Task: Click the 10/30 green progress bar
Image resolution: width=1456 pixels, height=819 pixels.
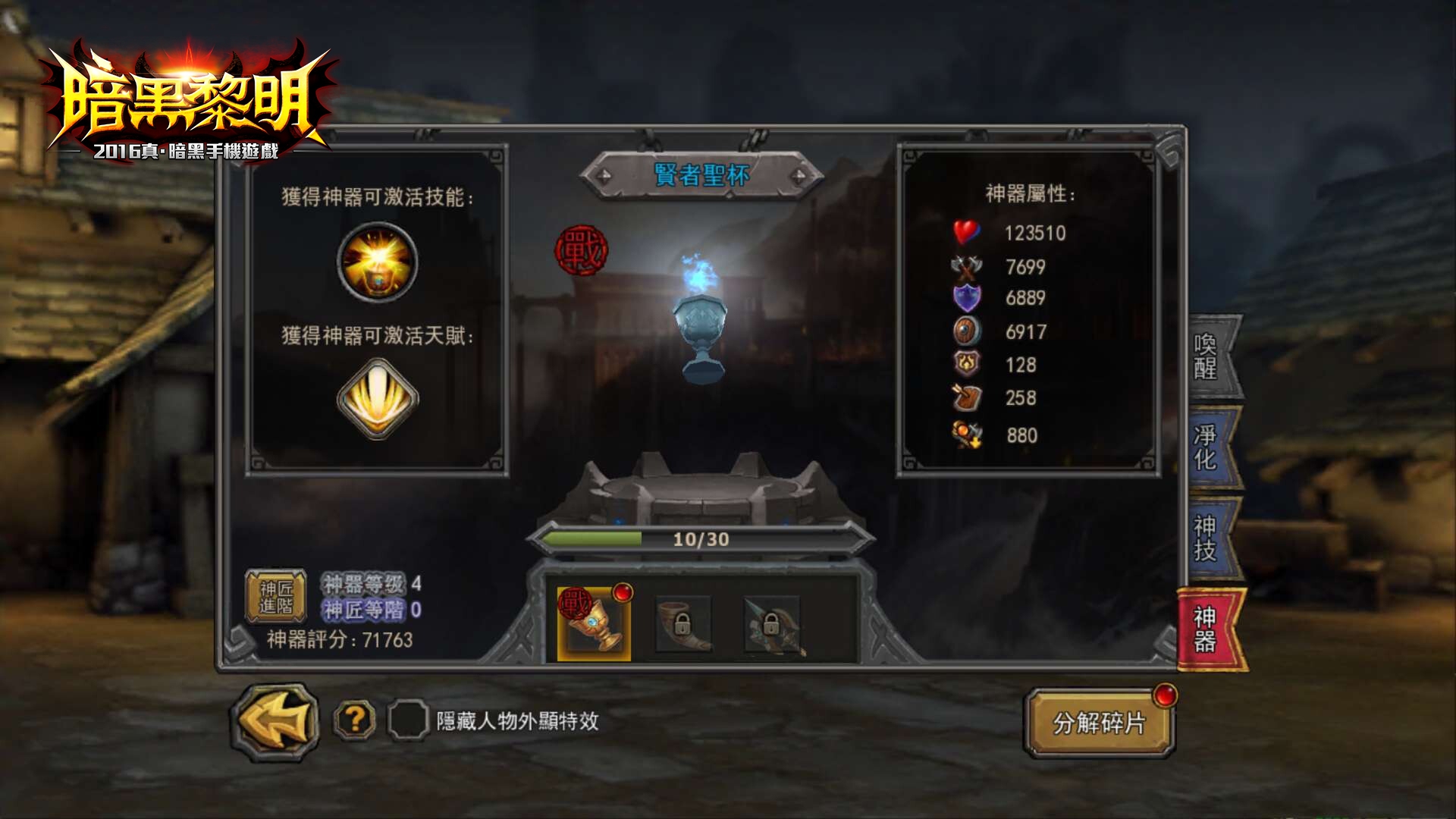Action: [696, 539]
